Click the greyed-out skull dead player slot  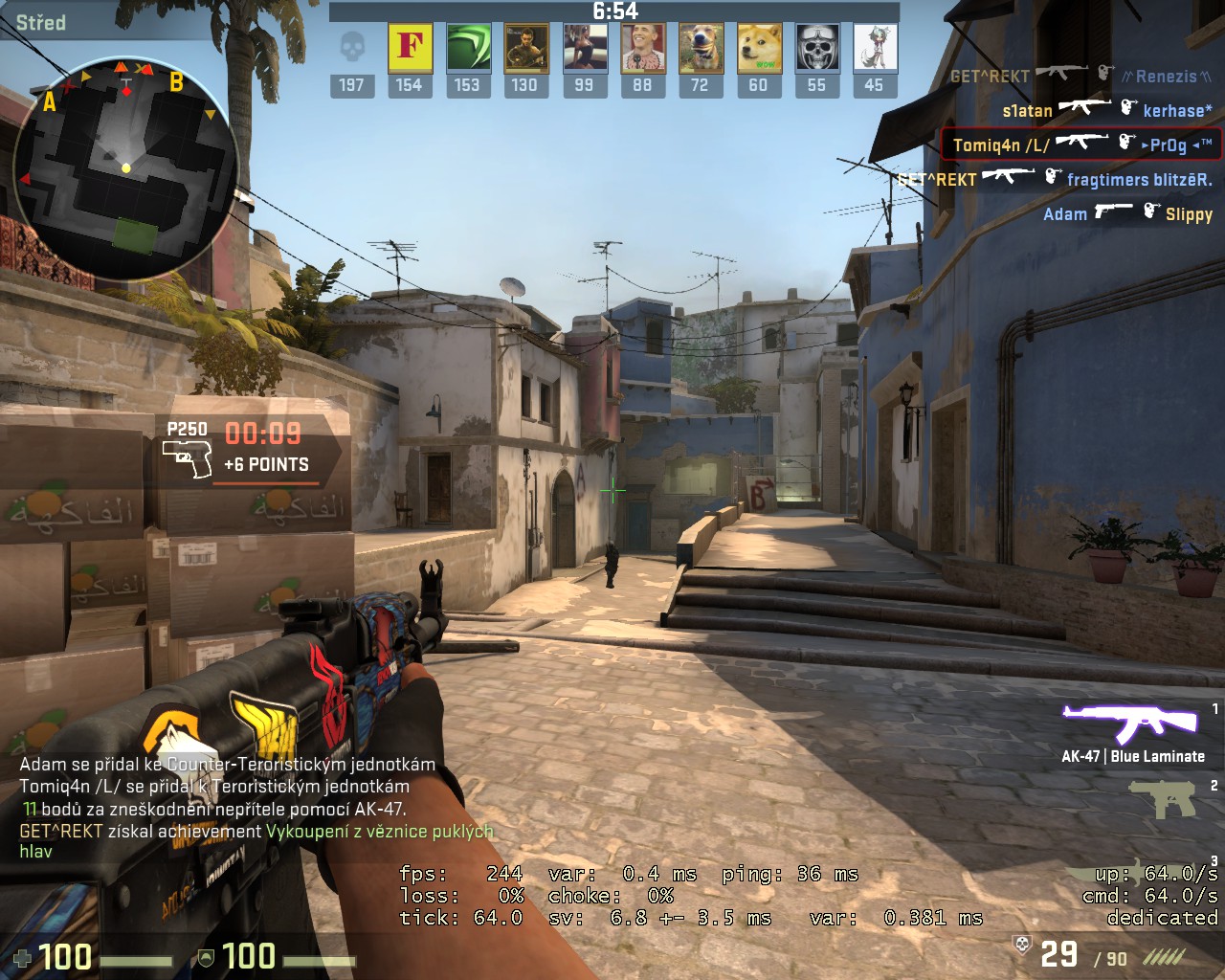tap(352, 48)
